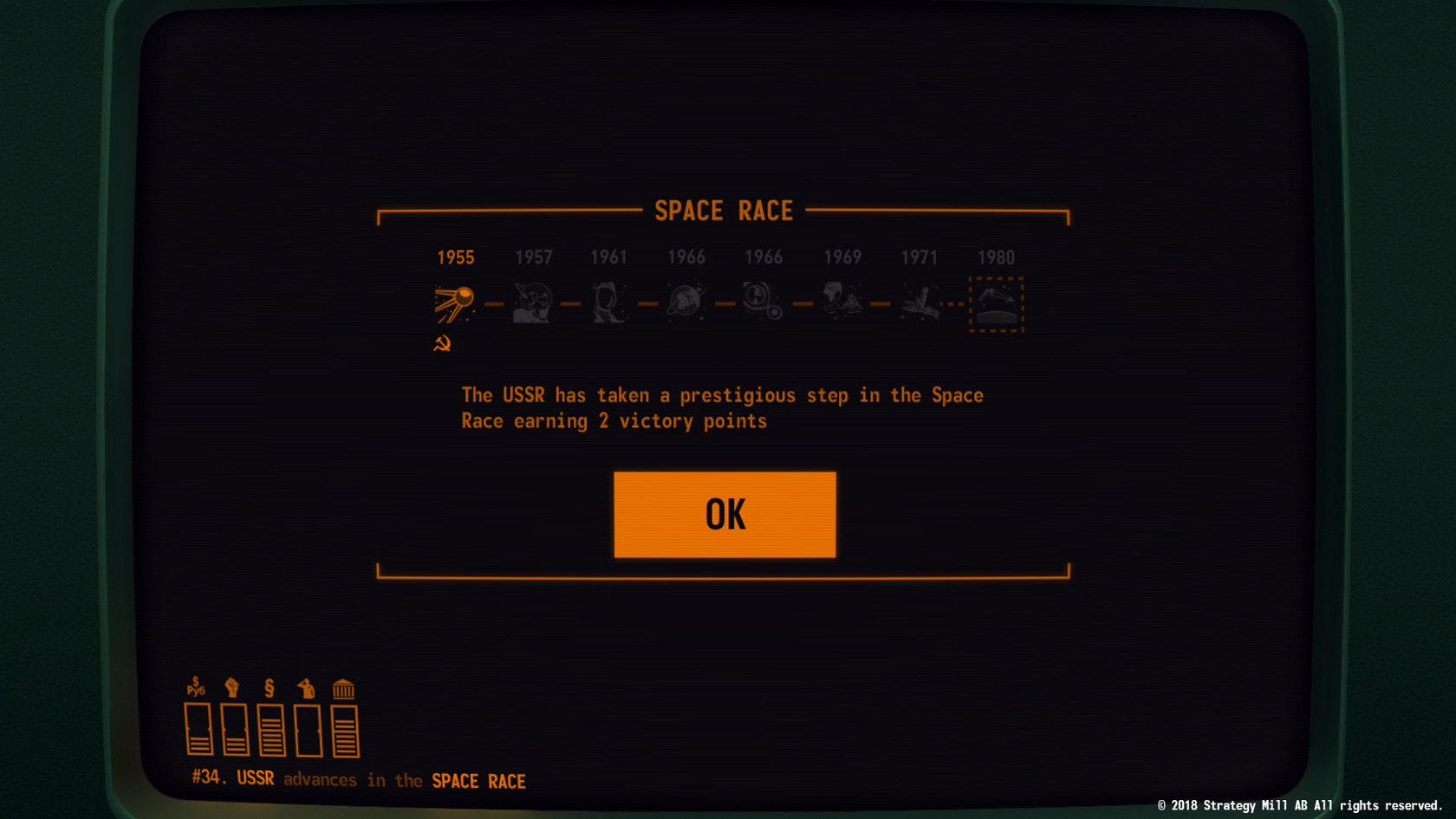The image size is (1456, 819).
Task: Click the government building institution icon
Action: click(x=344, y=686)
